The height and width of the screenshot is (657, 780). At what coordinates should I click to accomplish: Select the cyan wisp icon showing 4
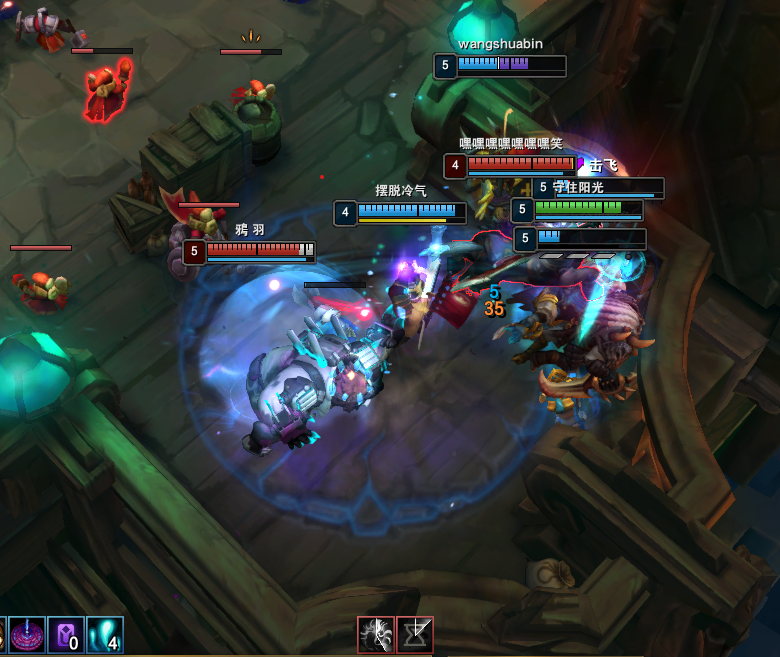tap(104, 636)
